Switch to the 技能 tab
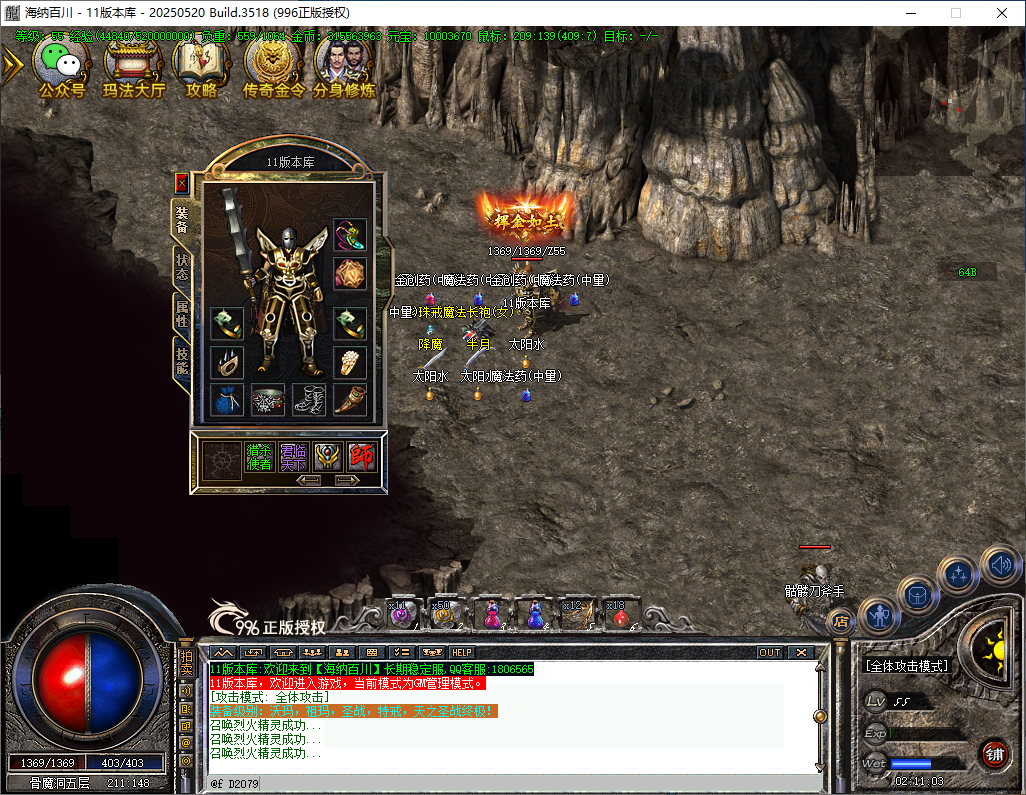 coord(182,360)
